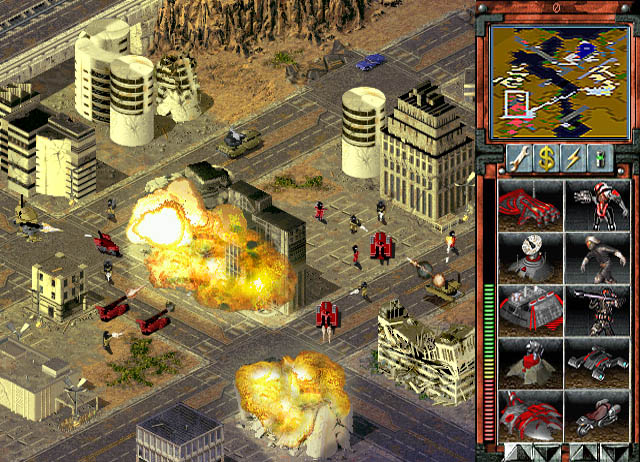Build the dark tracked vehicle unit
The width and height of the screenshot is (640, 462).
[x=598, y=361]
